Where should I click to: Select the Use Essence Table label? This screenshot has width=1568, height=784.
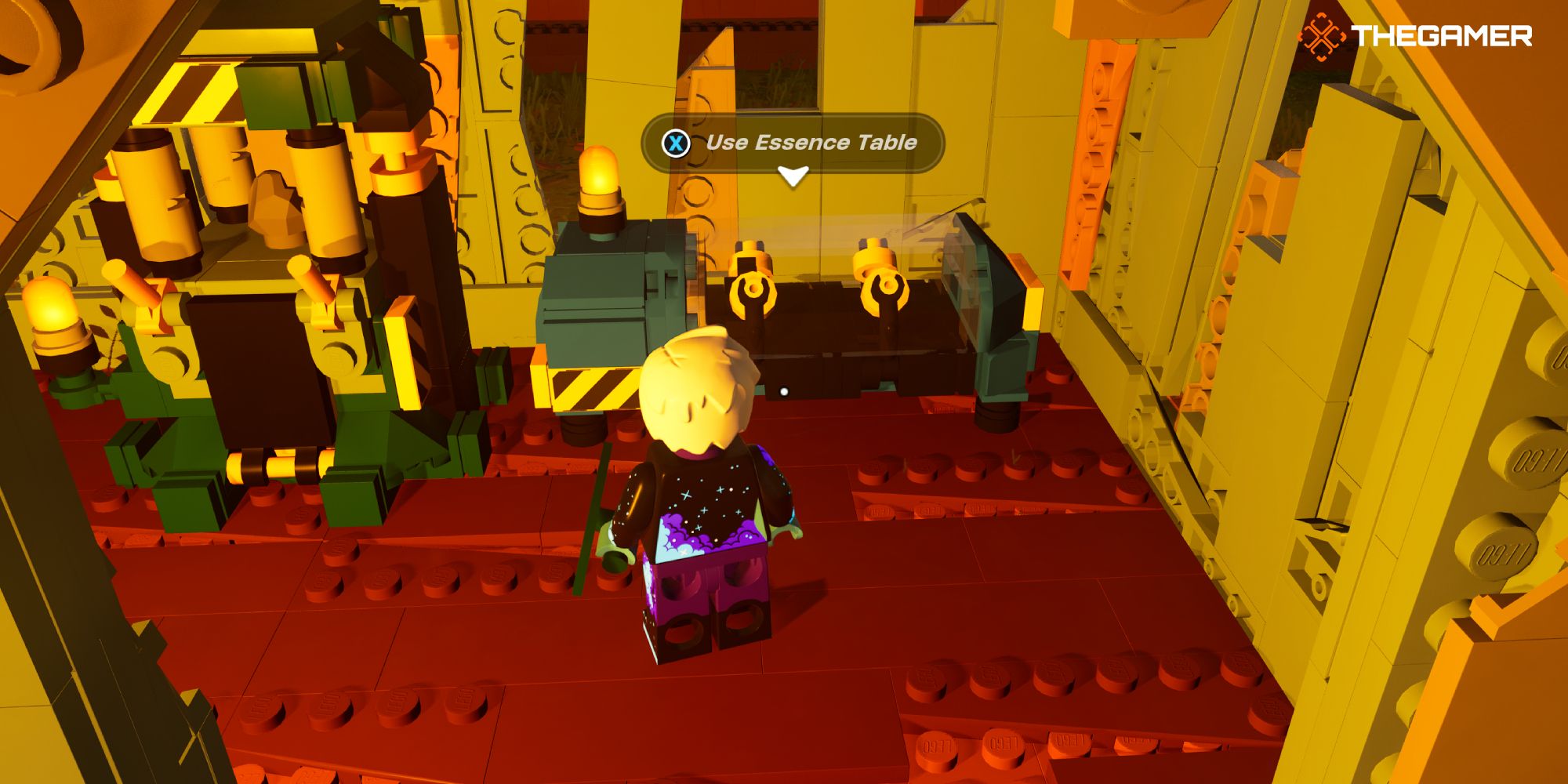coord(813,143)
